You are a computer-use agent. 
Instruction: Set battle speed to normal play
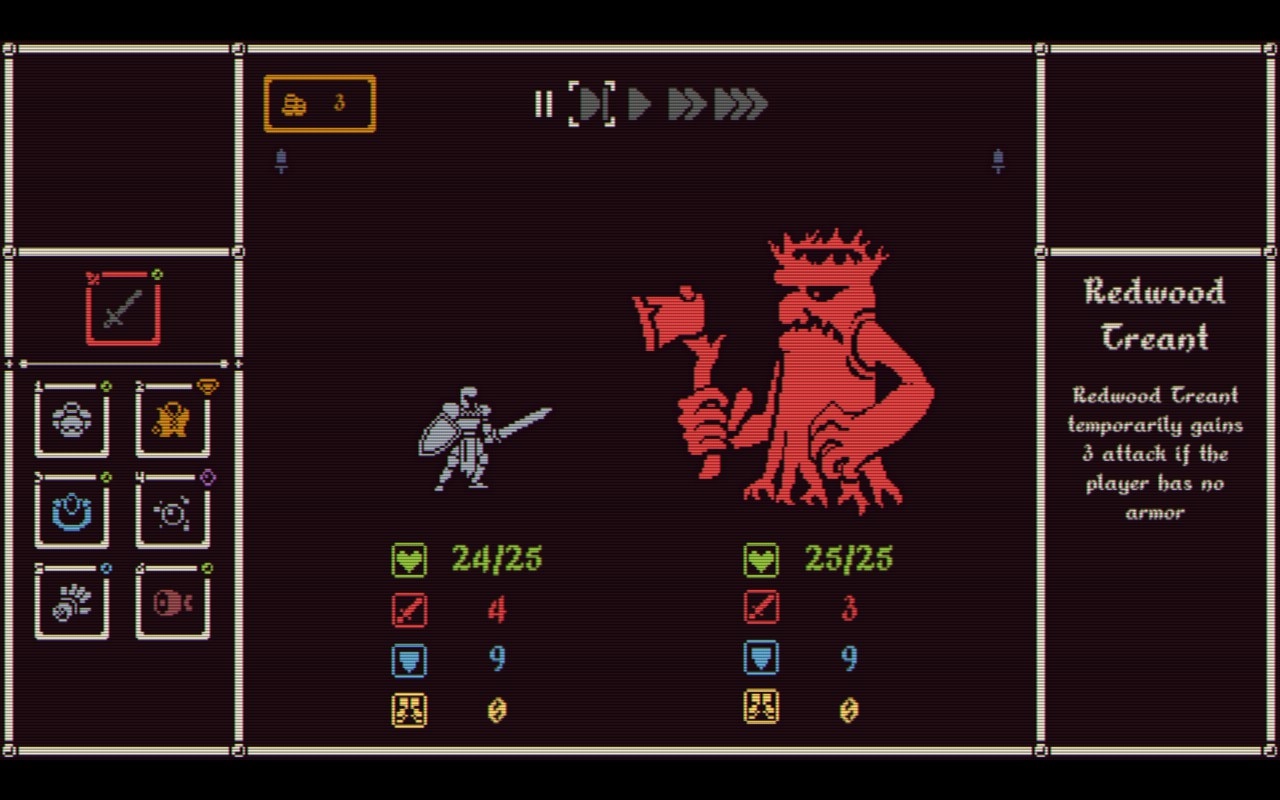[639, 105]
